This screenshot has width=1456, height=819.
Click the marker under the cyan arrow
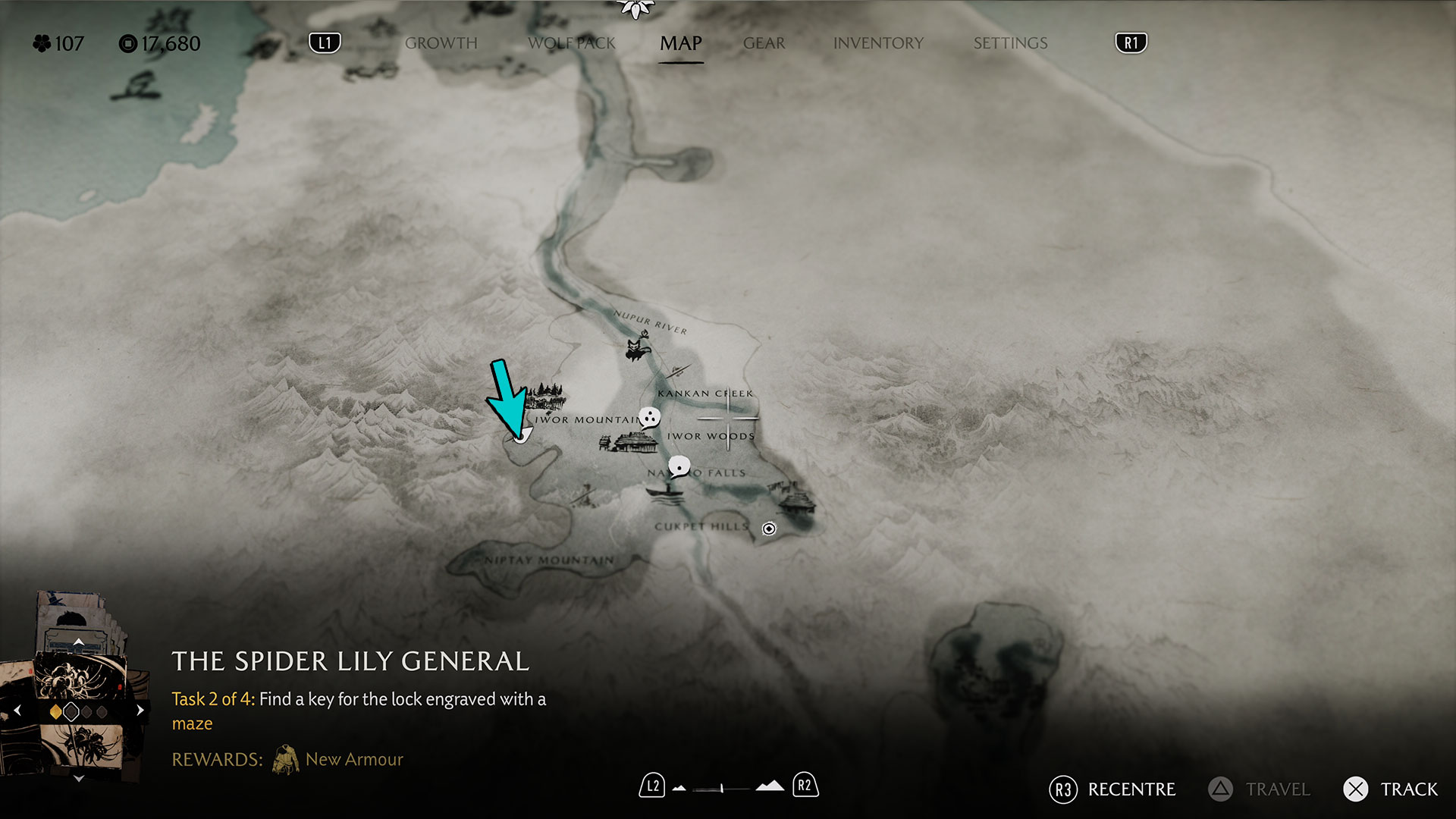click(521, 436)
